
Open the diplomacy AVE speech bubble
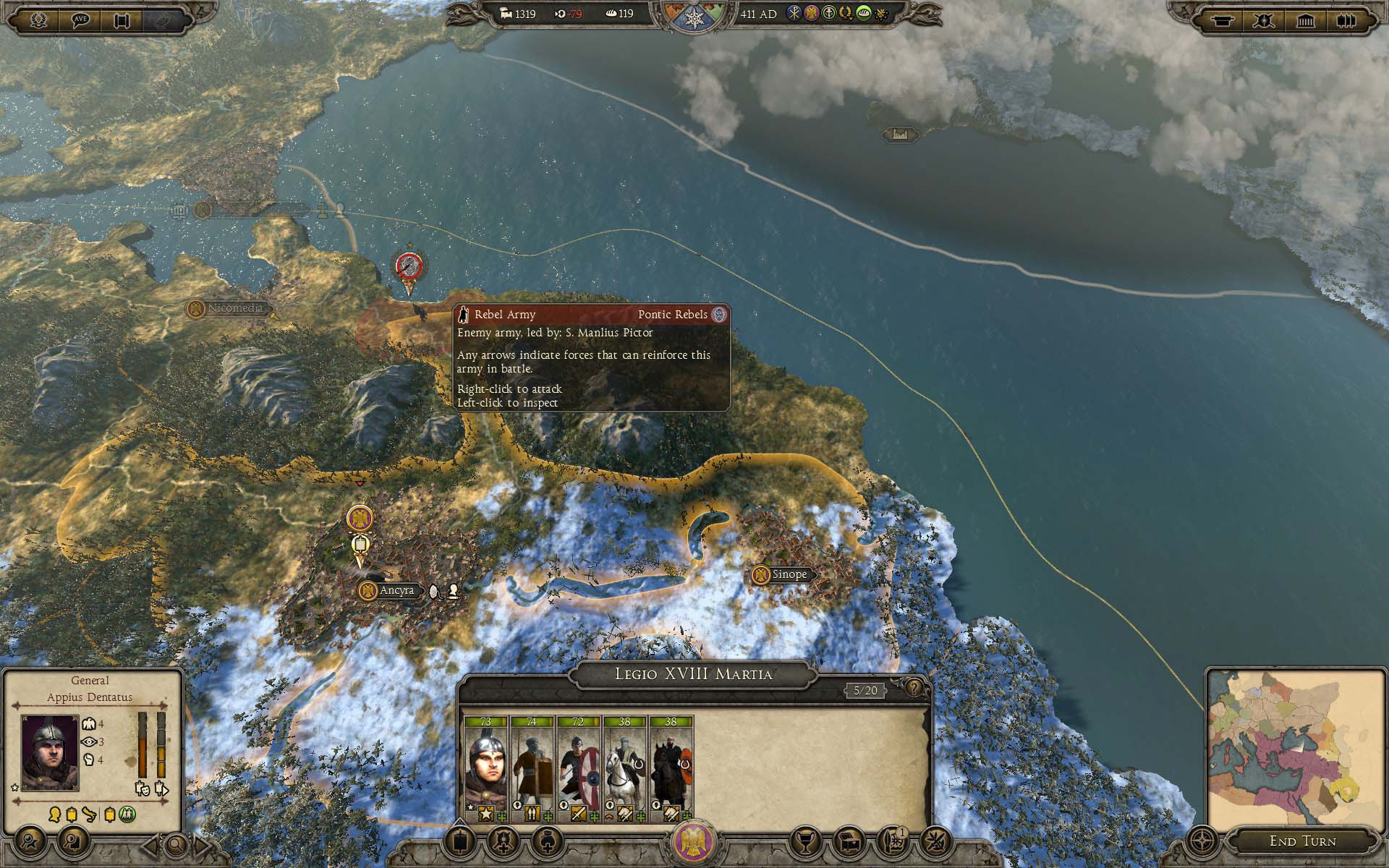click(x=80, y=20)
